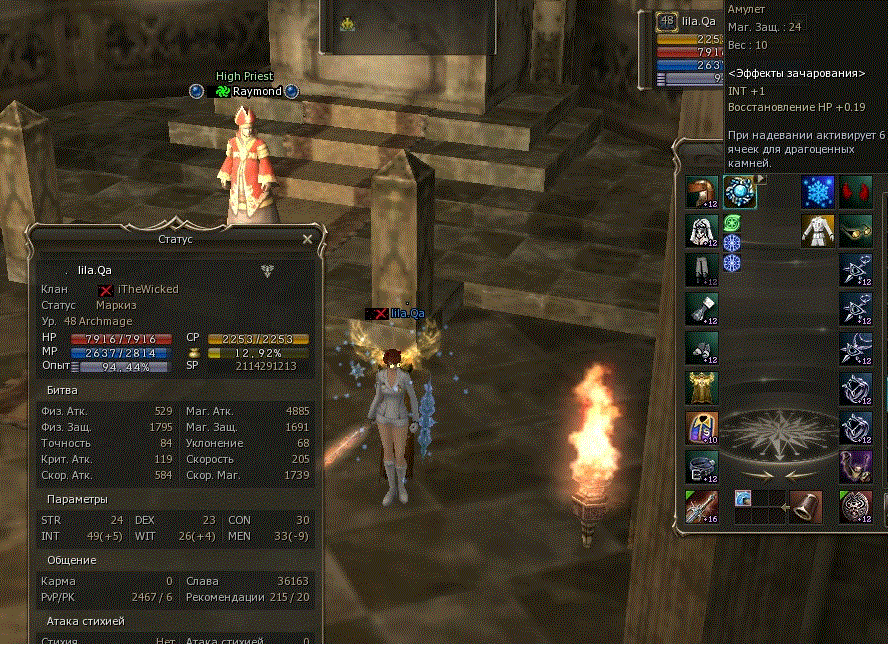Select the equipped helmet slot
The height and width of the screenshot is (648, 890).
pyautogui.click(x=702, y=192)
